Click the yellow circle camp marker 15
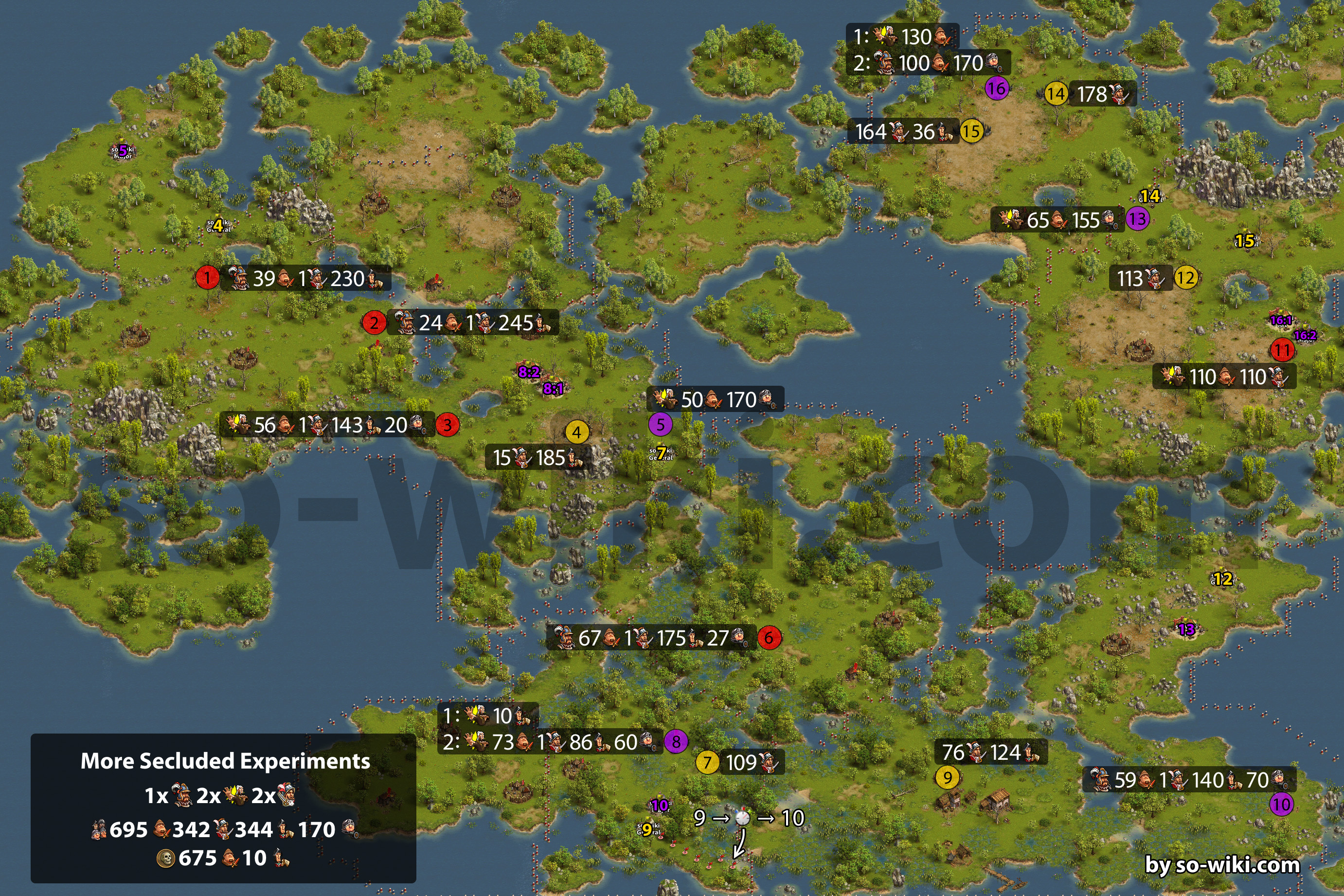 971,131
